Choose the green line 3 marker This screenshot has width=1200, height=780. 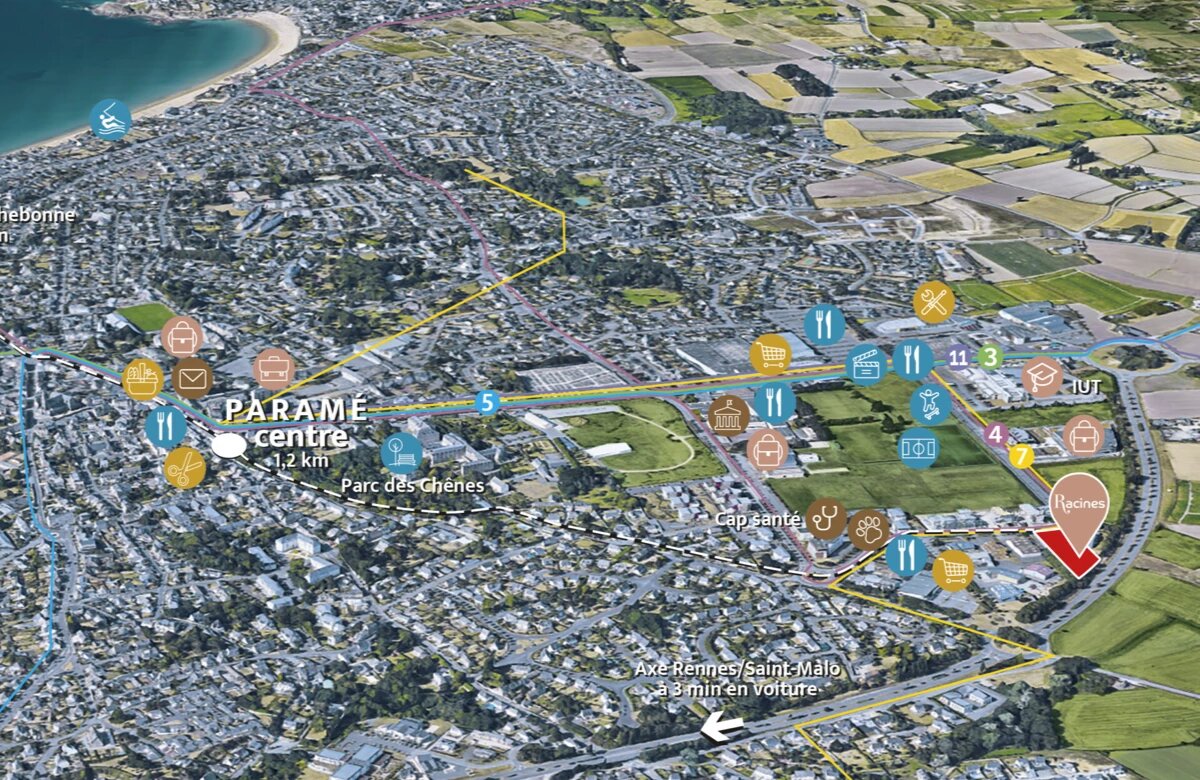click(x=990, y=355)
